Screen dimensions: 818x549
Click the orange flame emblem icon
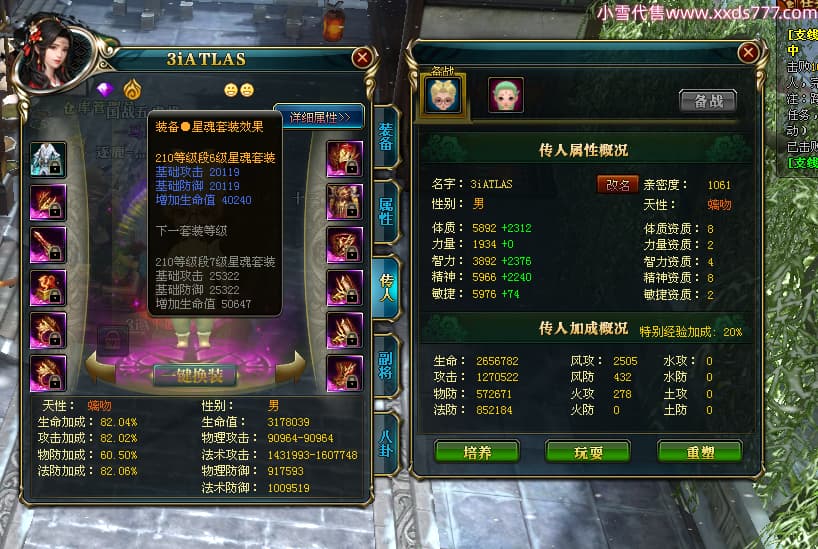click(133, 88)
